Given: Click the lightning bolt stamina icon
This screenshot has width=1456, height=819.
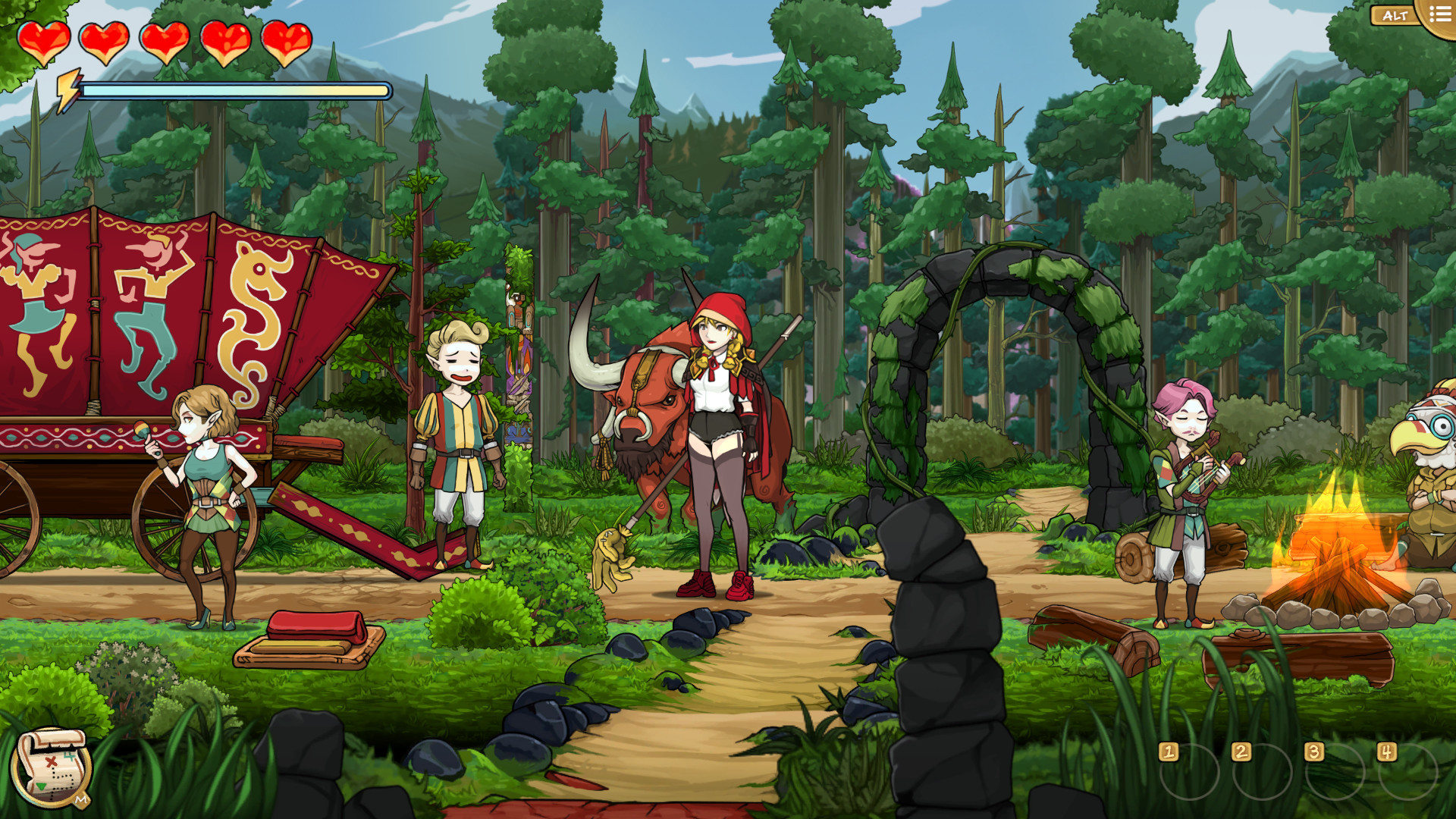Looking at the screenshot, I should [70, 86].
